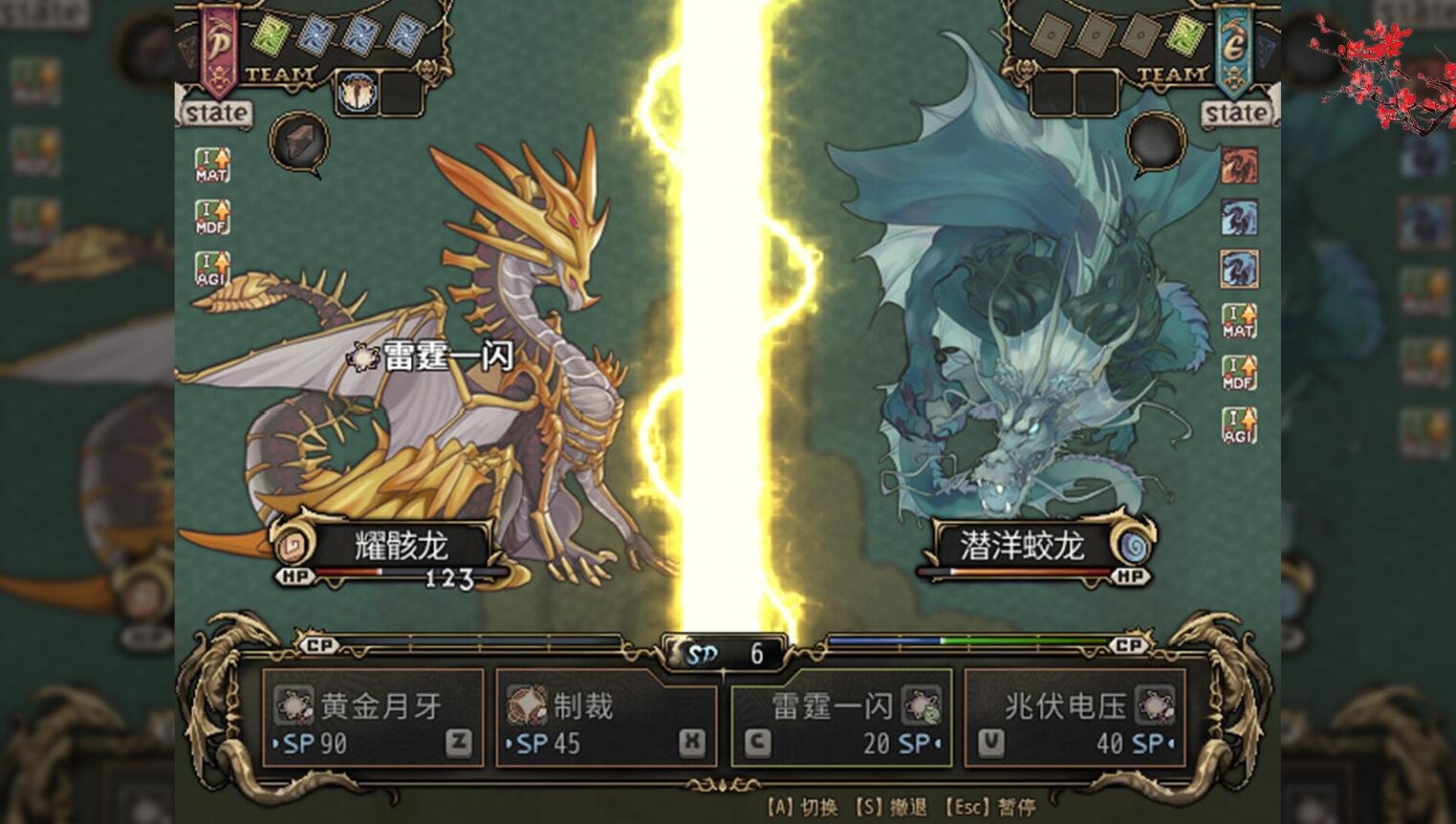This screenshot has height=824, width=1456.
Task: Select the 【Esc】暂停 pause option
Action: click(x=990, y=806)
